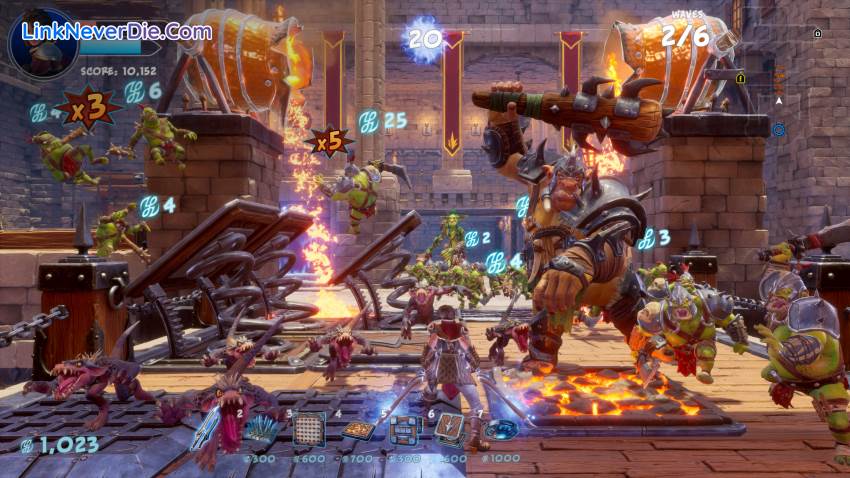This screenshot has height=478, width=850.
Task: Click the blue rift marker on the minimap
Action: (x=778, y=129)
